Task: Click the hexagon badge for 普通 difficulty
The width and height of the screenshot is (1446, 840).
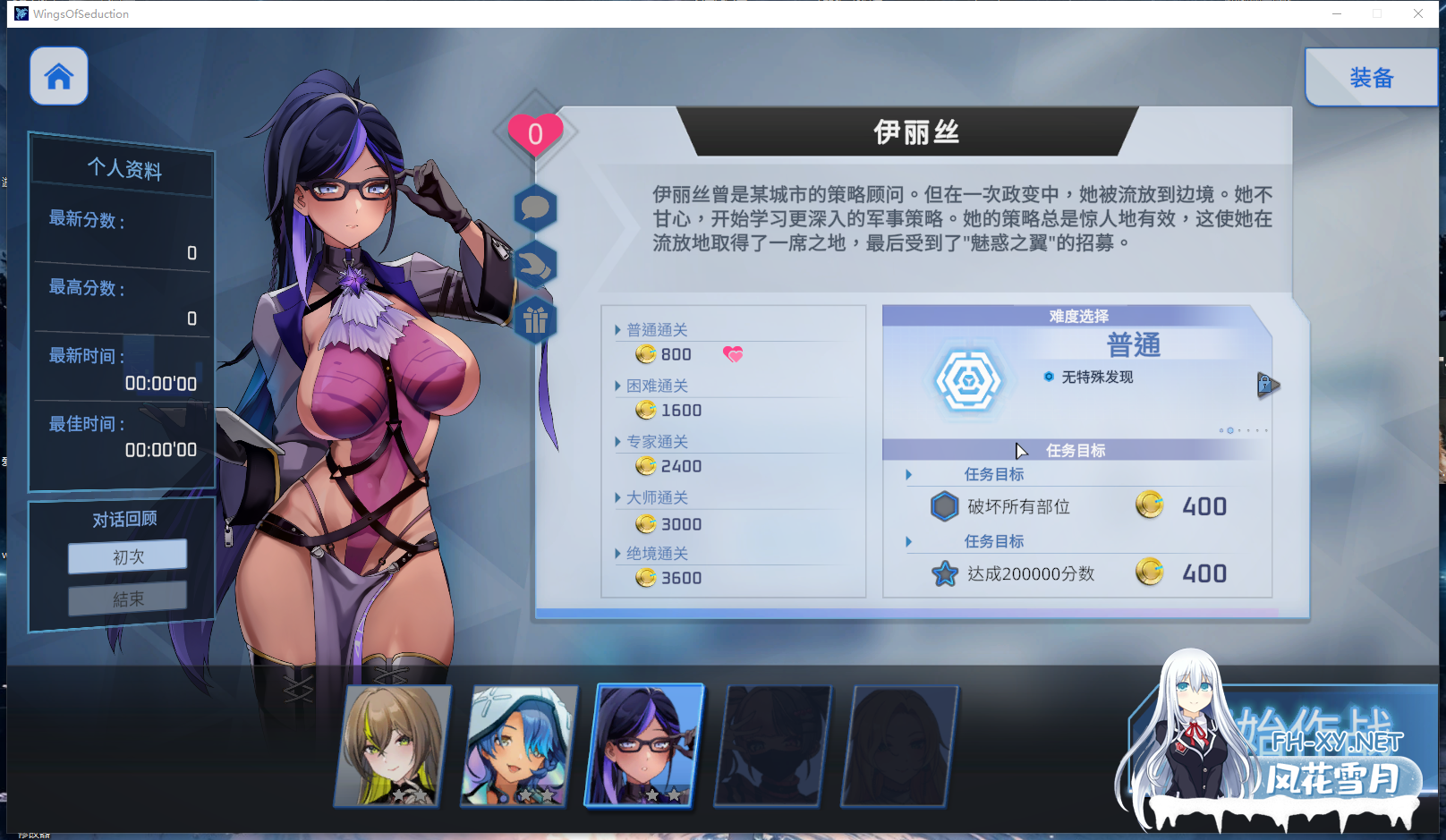Action: [x=967, y=378]
